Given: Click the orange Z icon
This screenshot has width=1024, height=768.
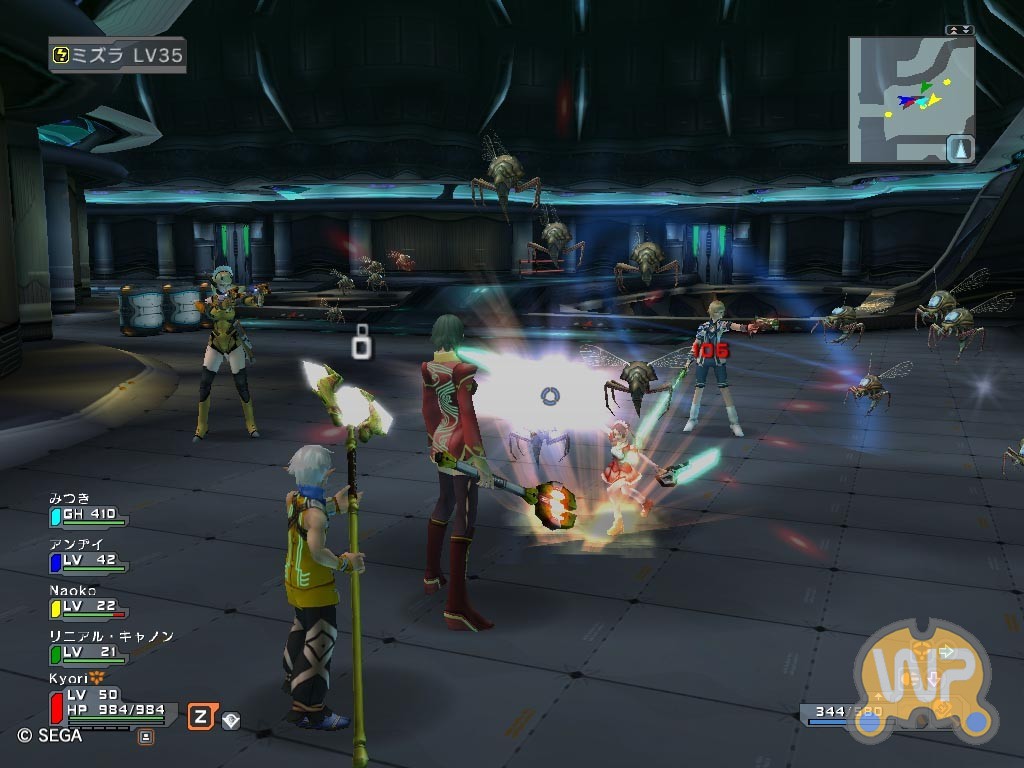Looking at the screenshot, I should point(200,716).
